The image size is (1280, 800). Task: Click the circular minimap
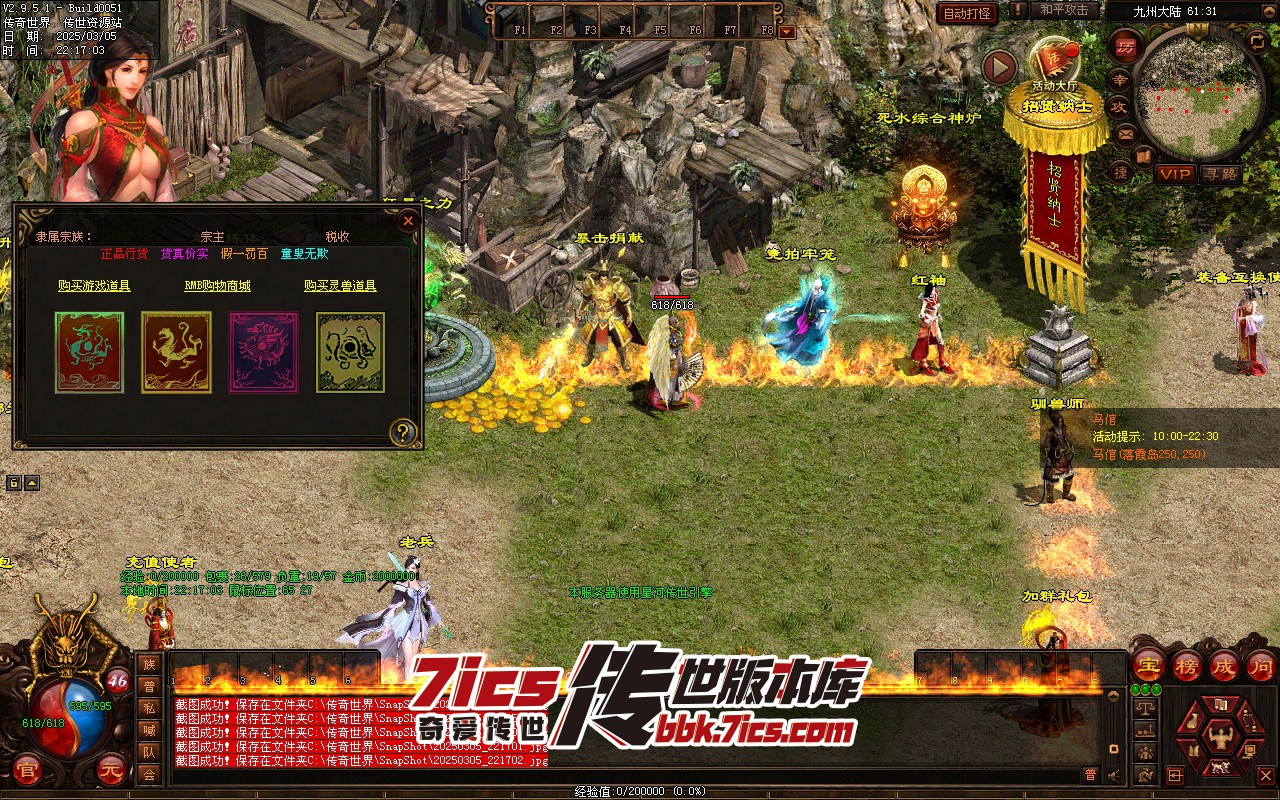pos(1197,95)
